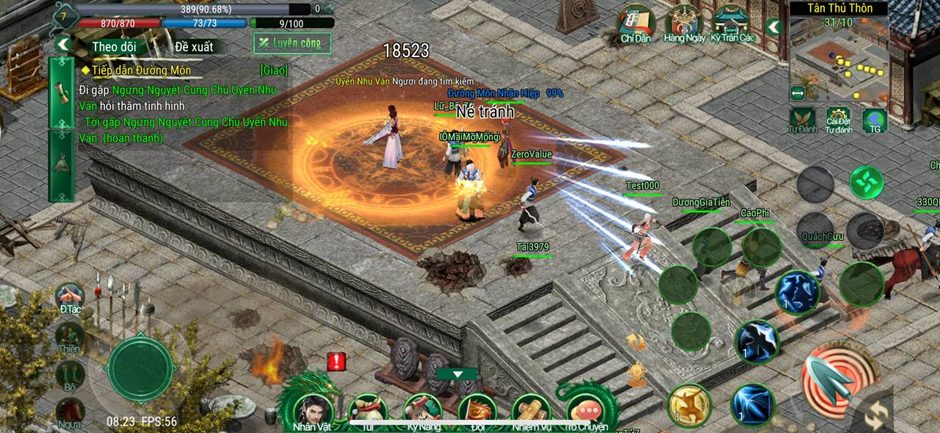The image size is (940, 433).
Task: Open the Kỹ Năng skills menu
Action: [x=423, y=408]
